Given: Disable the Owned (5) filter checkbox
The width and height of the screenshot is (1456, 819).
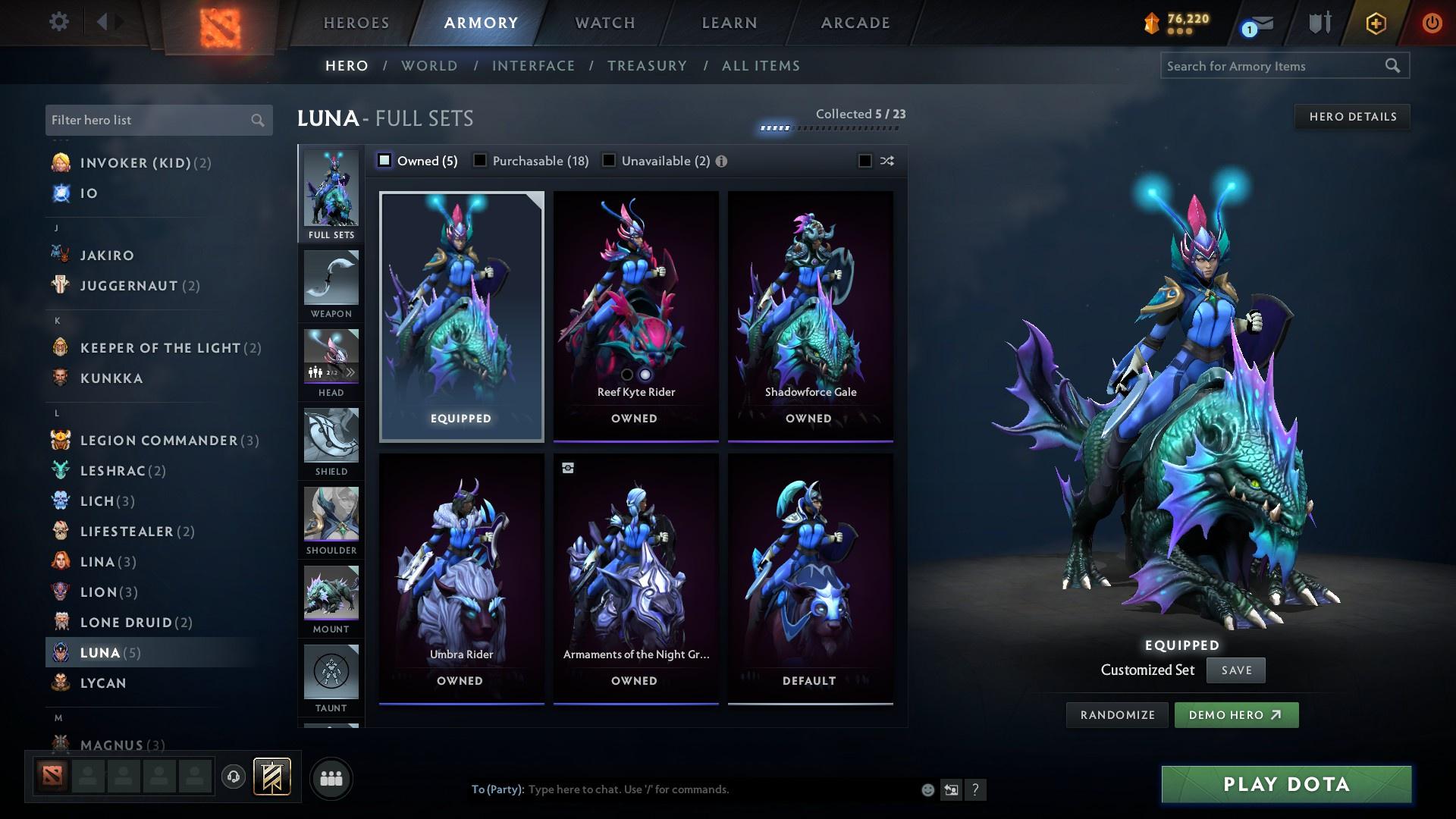Looking at the screenshot, I should click(384, 161).
